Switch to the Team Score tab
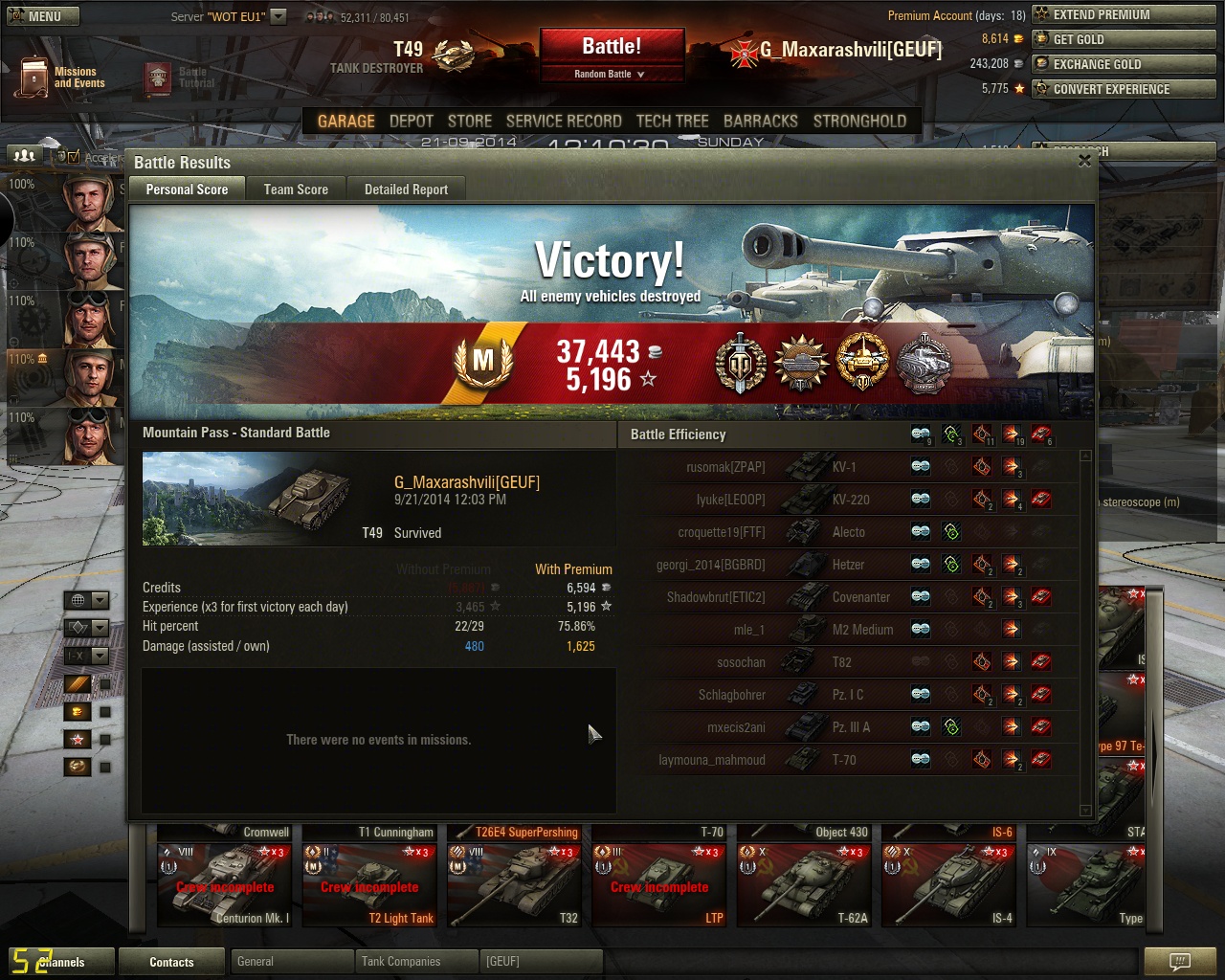The height and width of the screenshot is (980, 1225). (296, 189)
